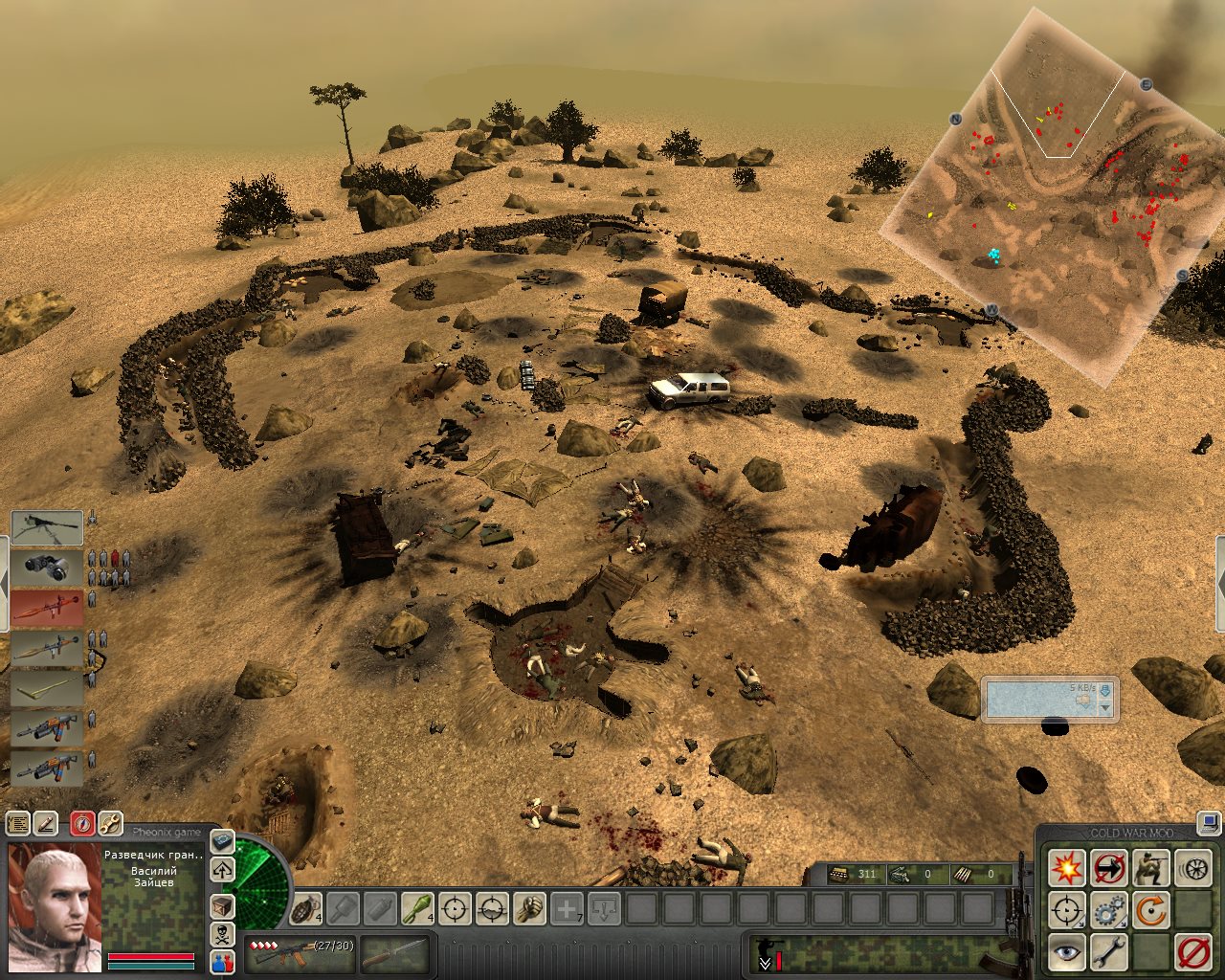Image resolution: width=1225 pixels, height=980 pixels.
Task: Click the wrench repair command
Action: pyautogui.click(x=1108, y=951)
